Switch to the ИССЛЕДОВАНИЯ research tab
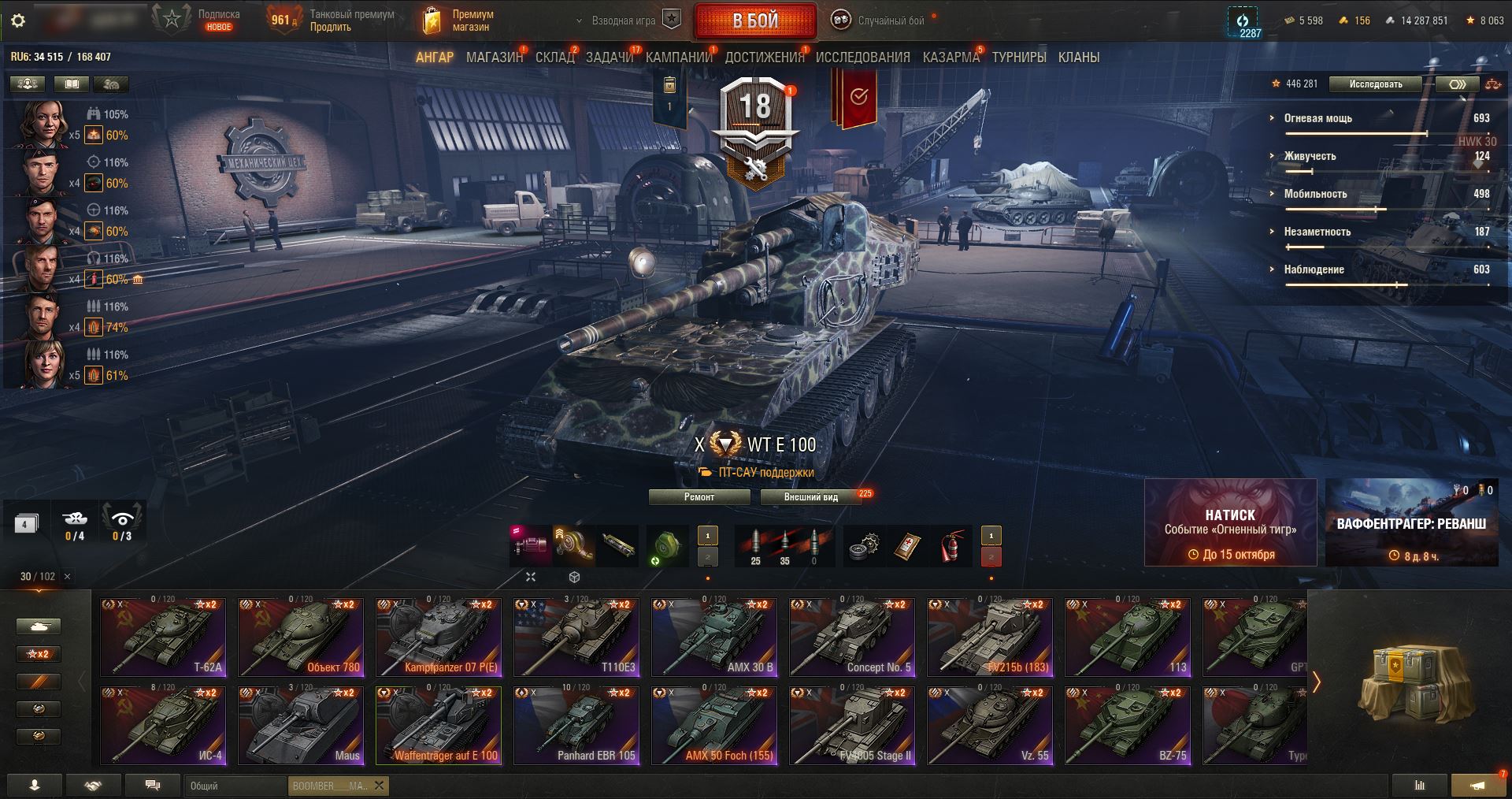Viewport: 1512px width, 799px height. 862,58
